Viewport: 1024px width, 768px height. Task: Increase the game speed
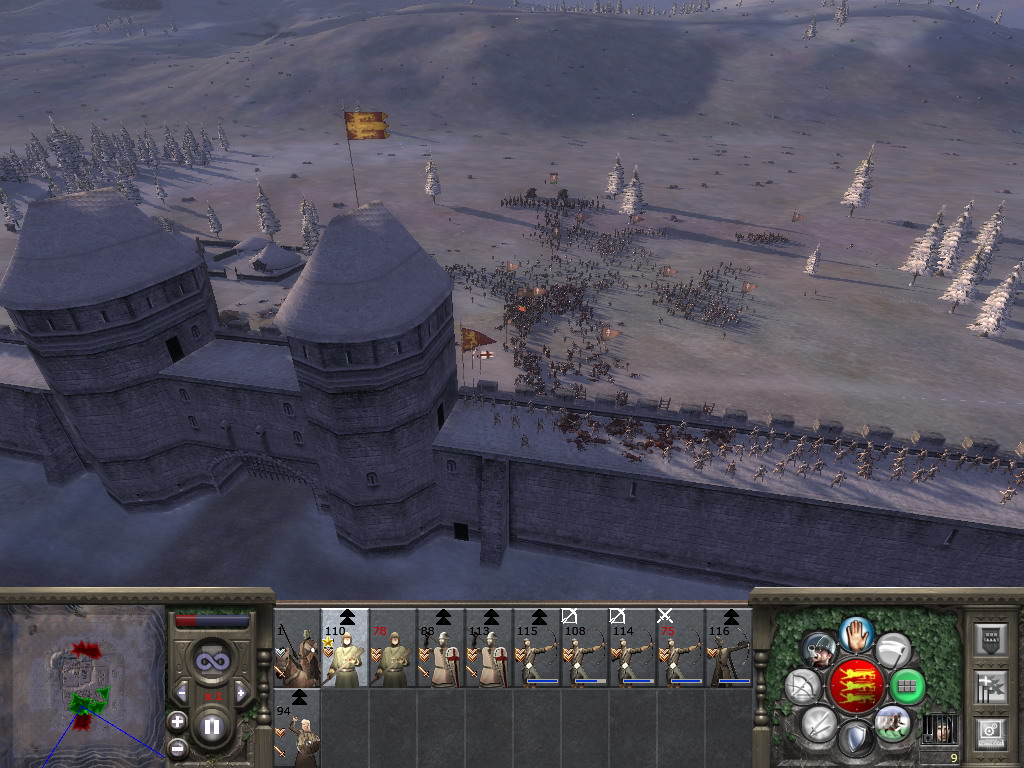click(240, 692)
